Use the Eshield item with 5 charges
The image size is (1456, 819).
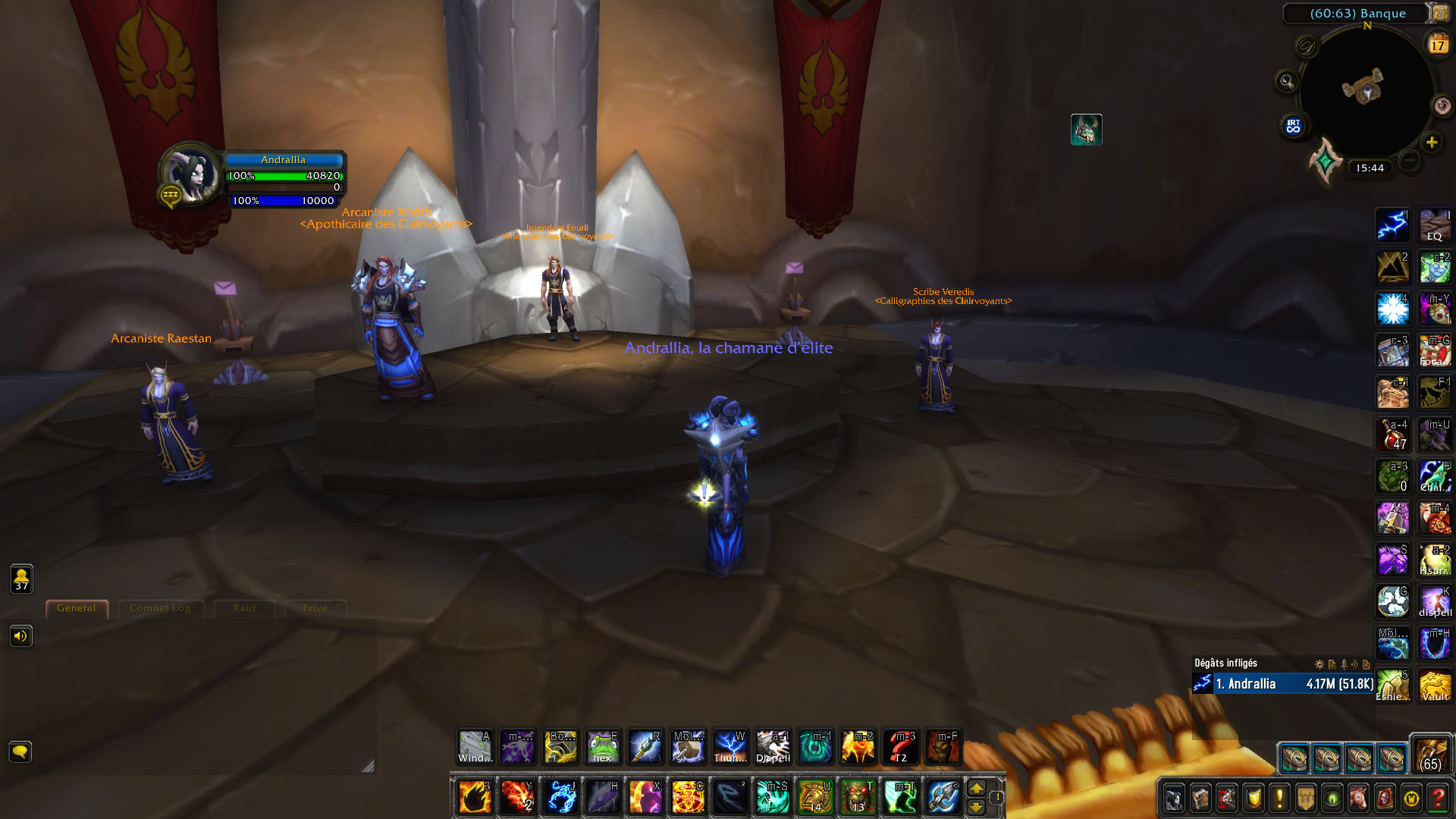point(1393,682)
